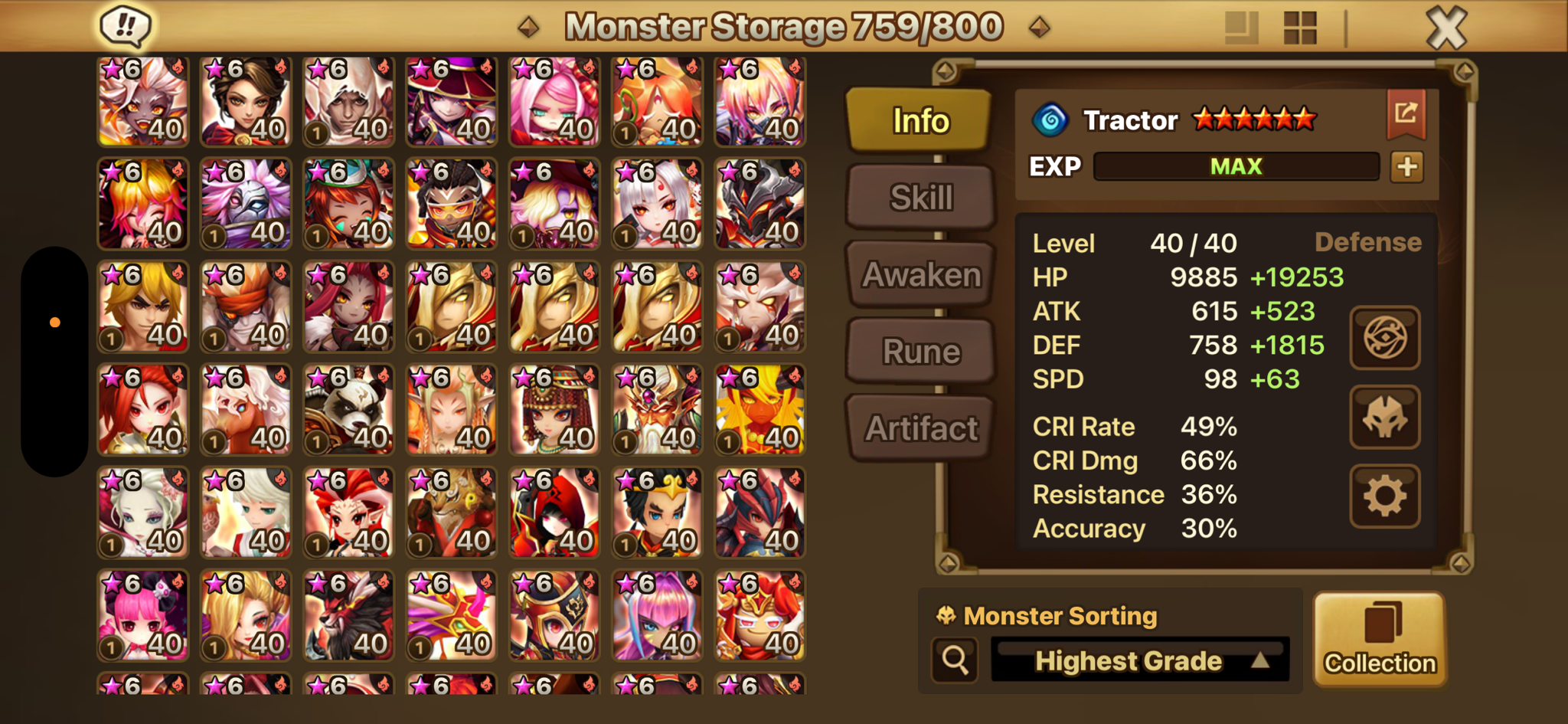Select the panda warrior monster

[x=348, y=410]
